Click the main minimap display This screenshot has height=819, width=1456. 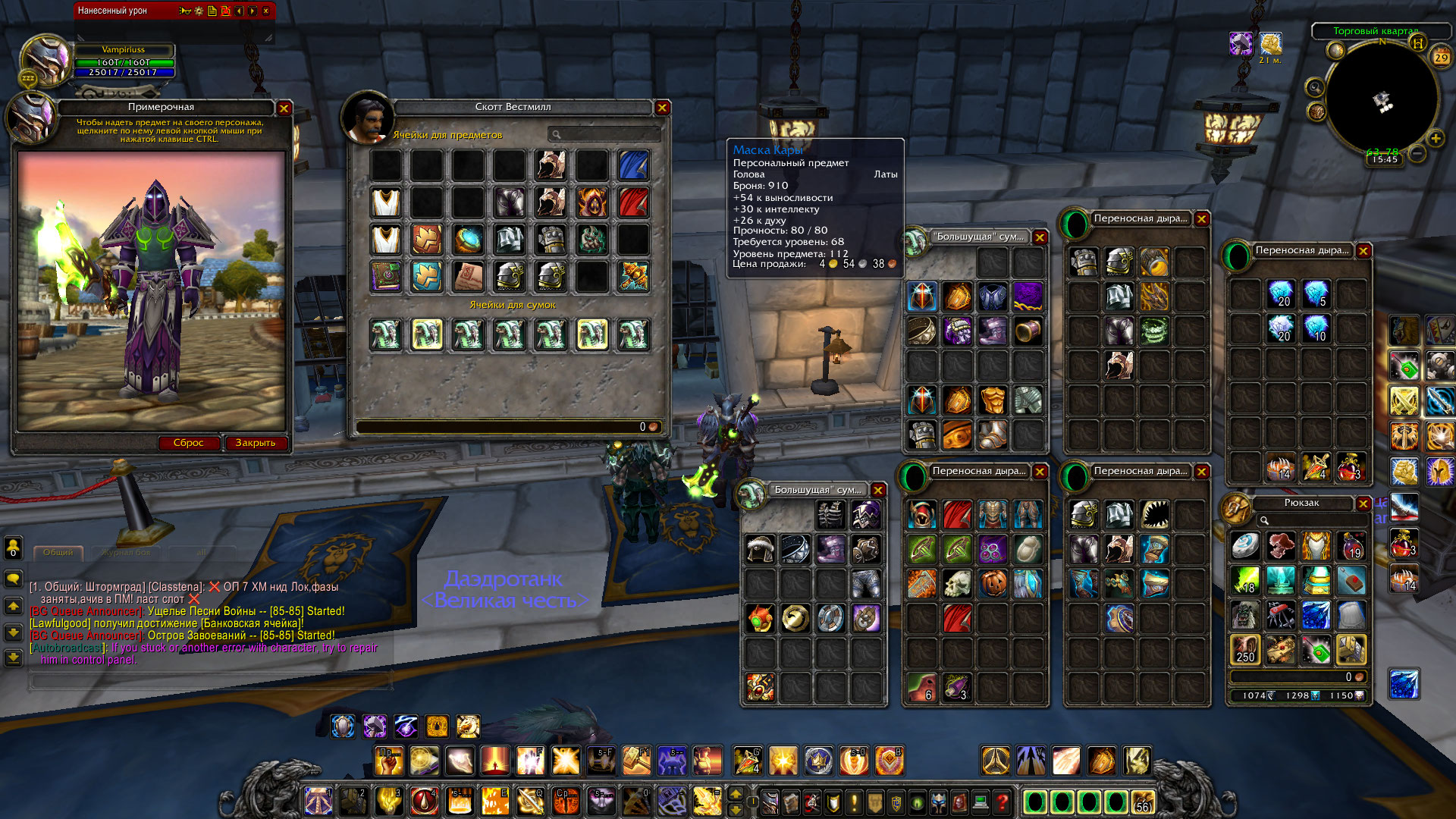tap(1382, 99)
